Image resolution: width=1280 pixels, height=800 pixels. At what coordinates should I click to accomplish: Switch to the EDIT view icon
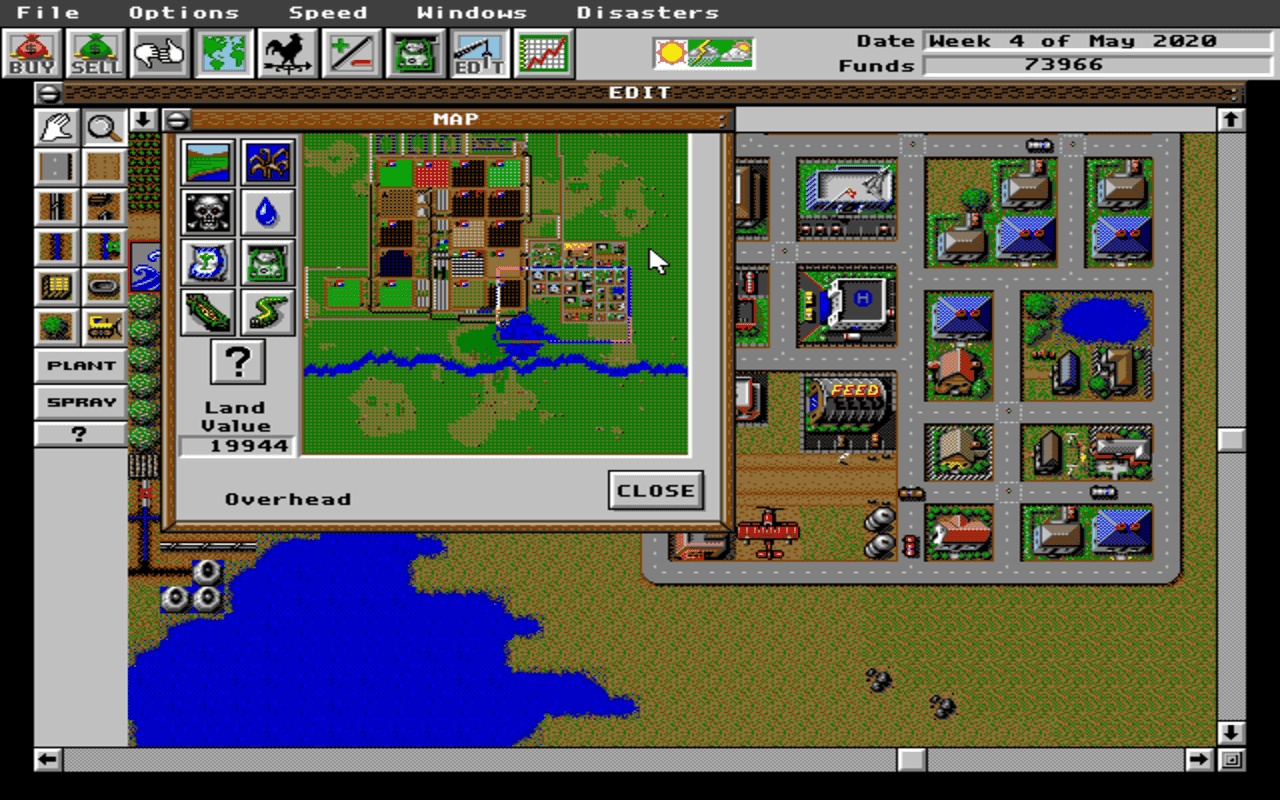[480, 52]
